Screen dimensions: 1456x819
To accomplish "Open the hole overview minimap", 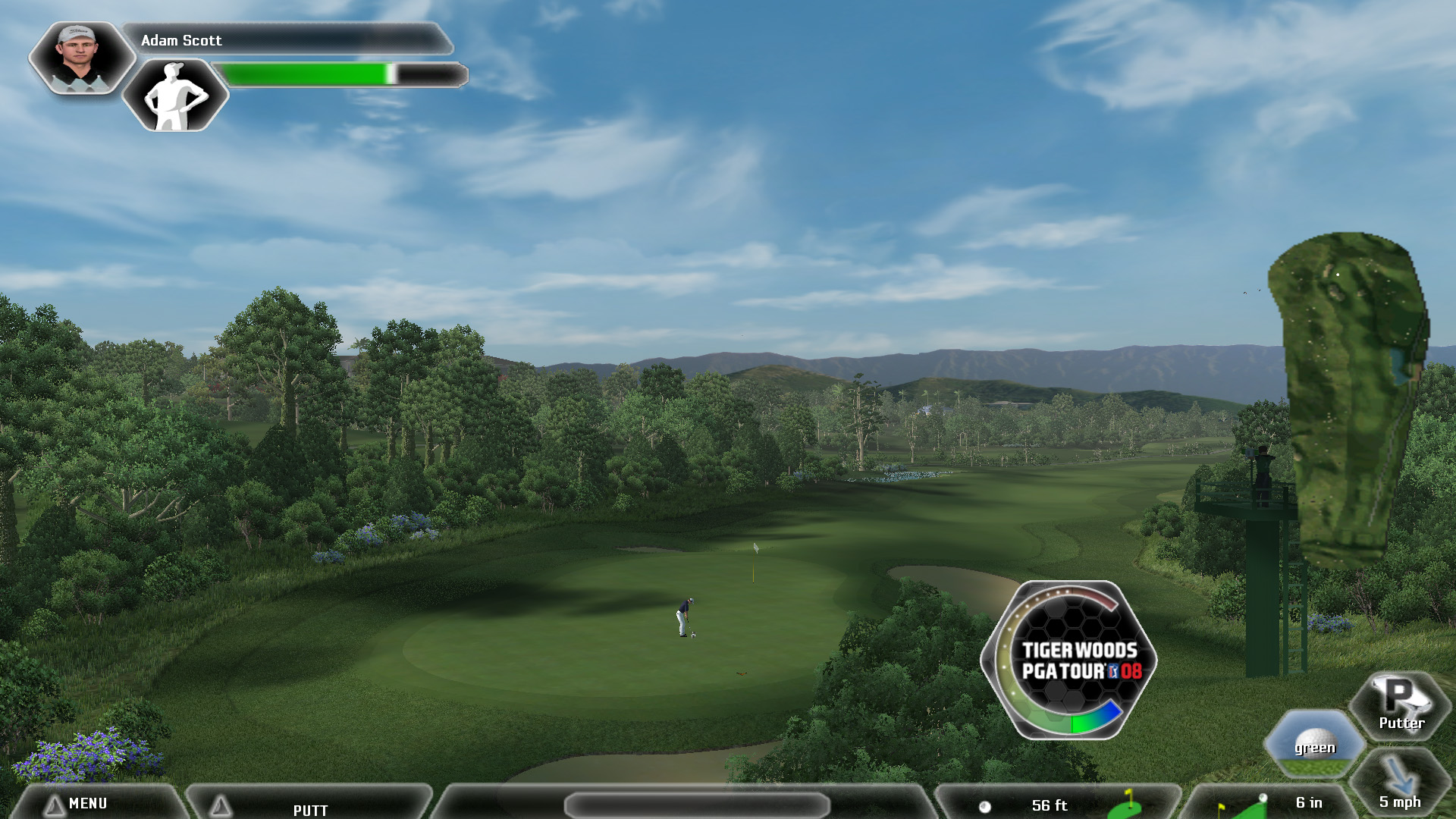I will click(1350, 398).
